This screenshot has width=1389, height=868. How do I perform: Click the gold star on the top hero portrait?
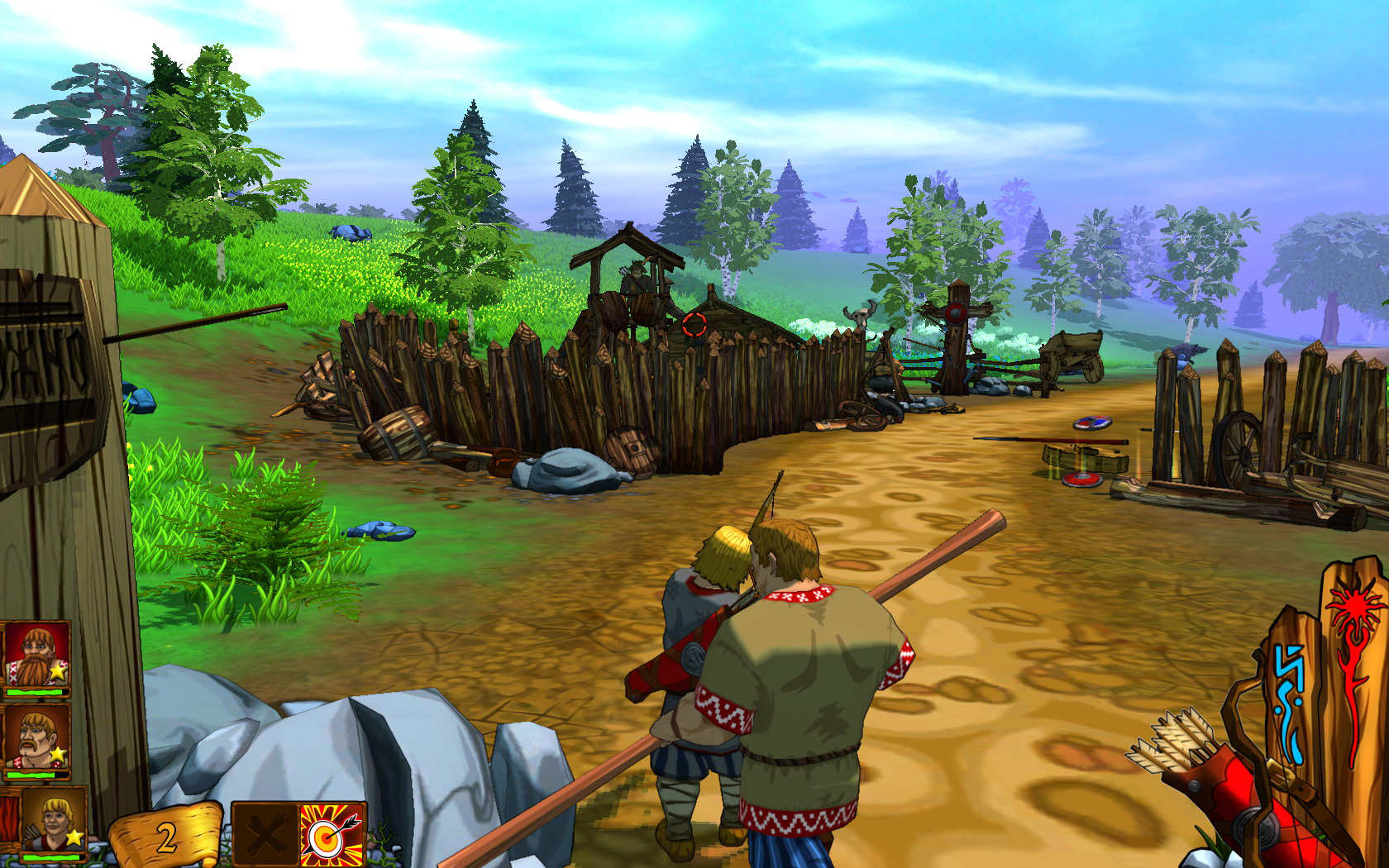click(59, 671)
